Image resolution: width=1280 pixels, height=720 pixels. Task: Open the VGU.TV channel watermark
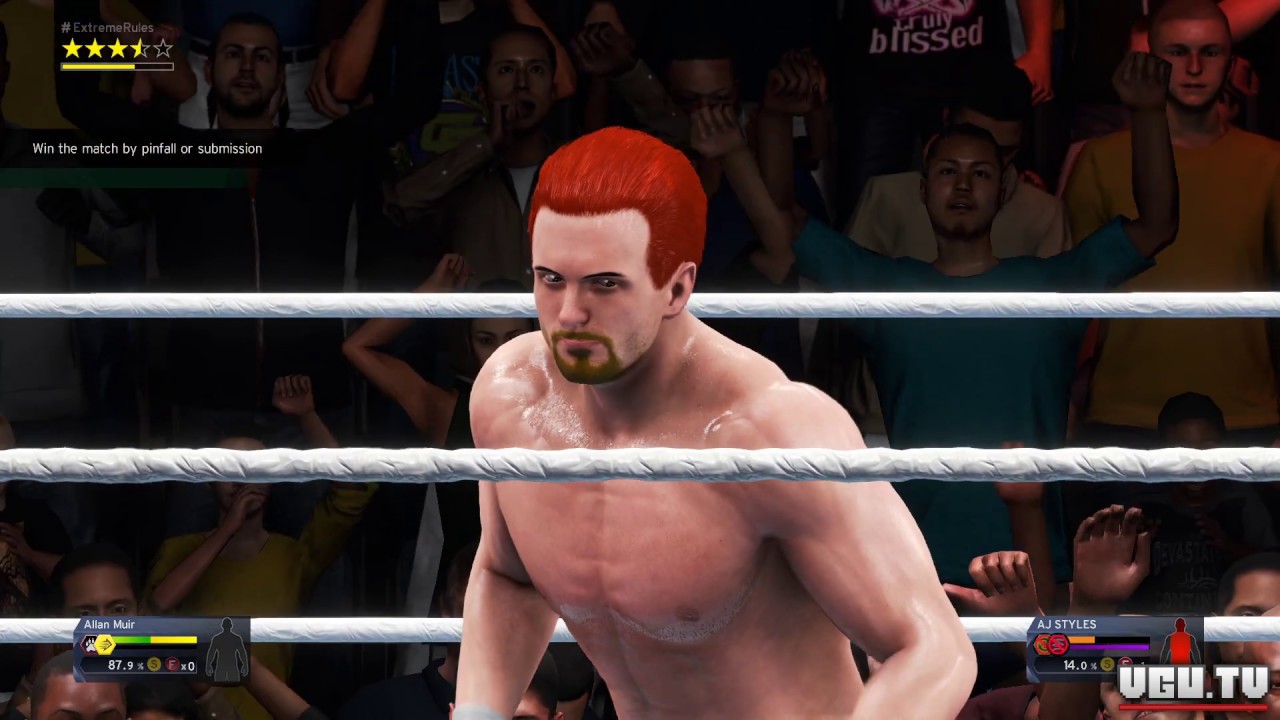click(1192, 684)
